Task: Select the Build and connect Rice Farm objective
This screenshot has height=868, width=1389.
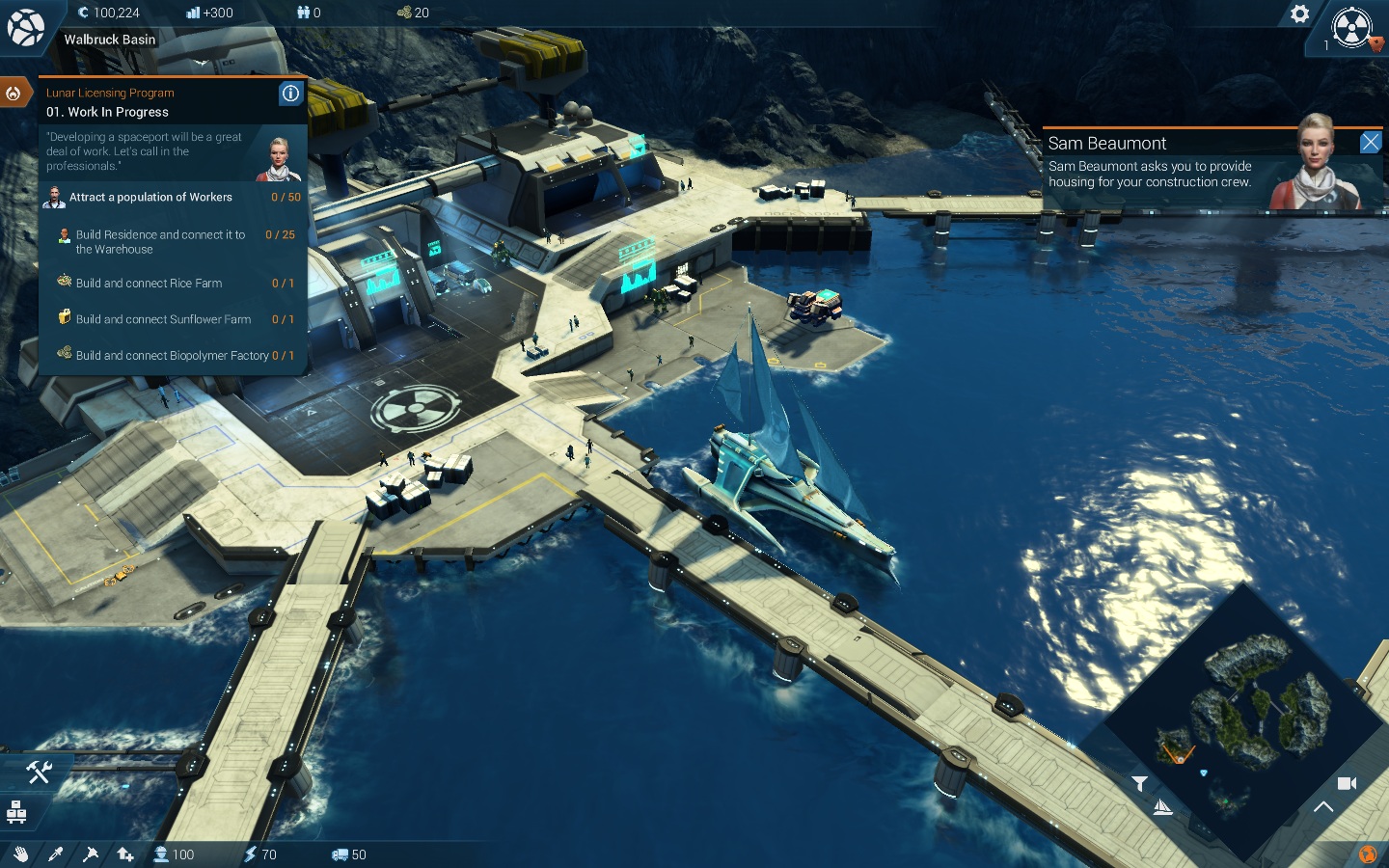Action: [x=150, y=284]
